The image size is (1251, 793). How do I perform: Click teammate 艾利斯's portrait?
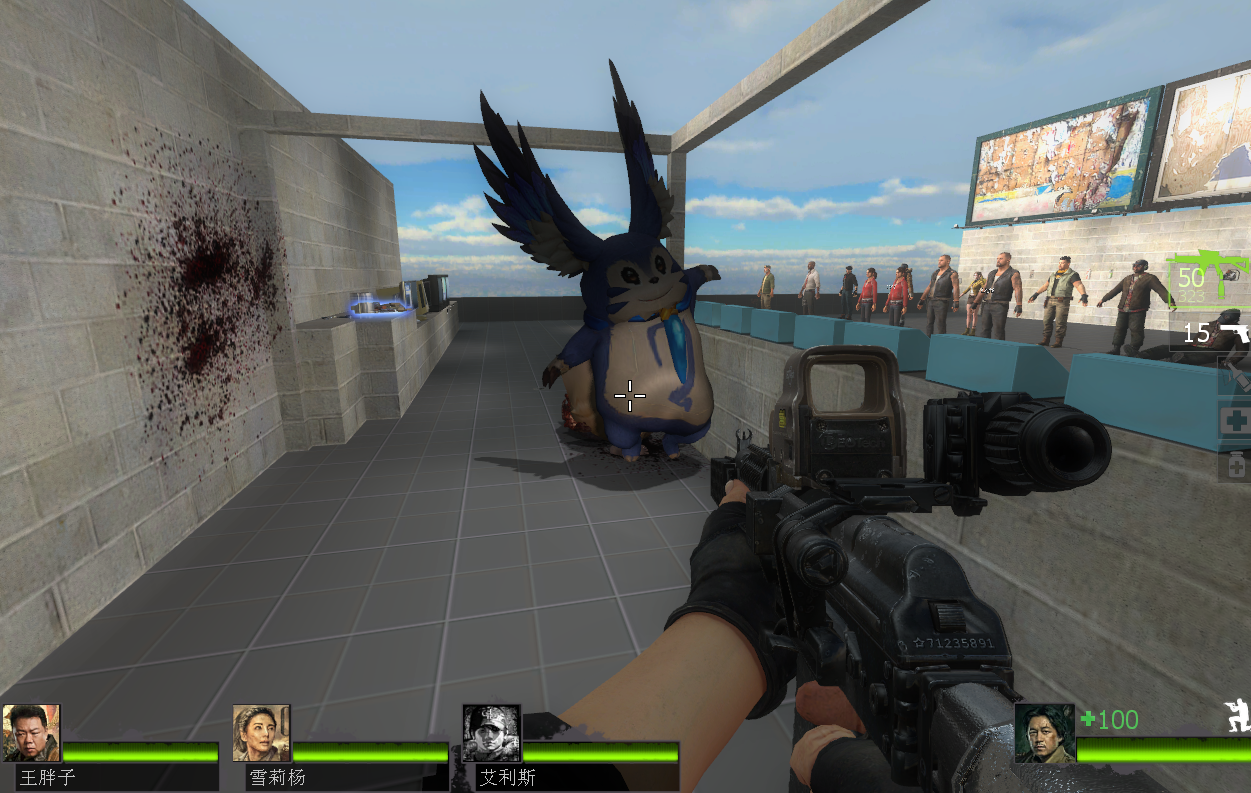click(491, 733)
